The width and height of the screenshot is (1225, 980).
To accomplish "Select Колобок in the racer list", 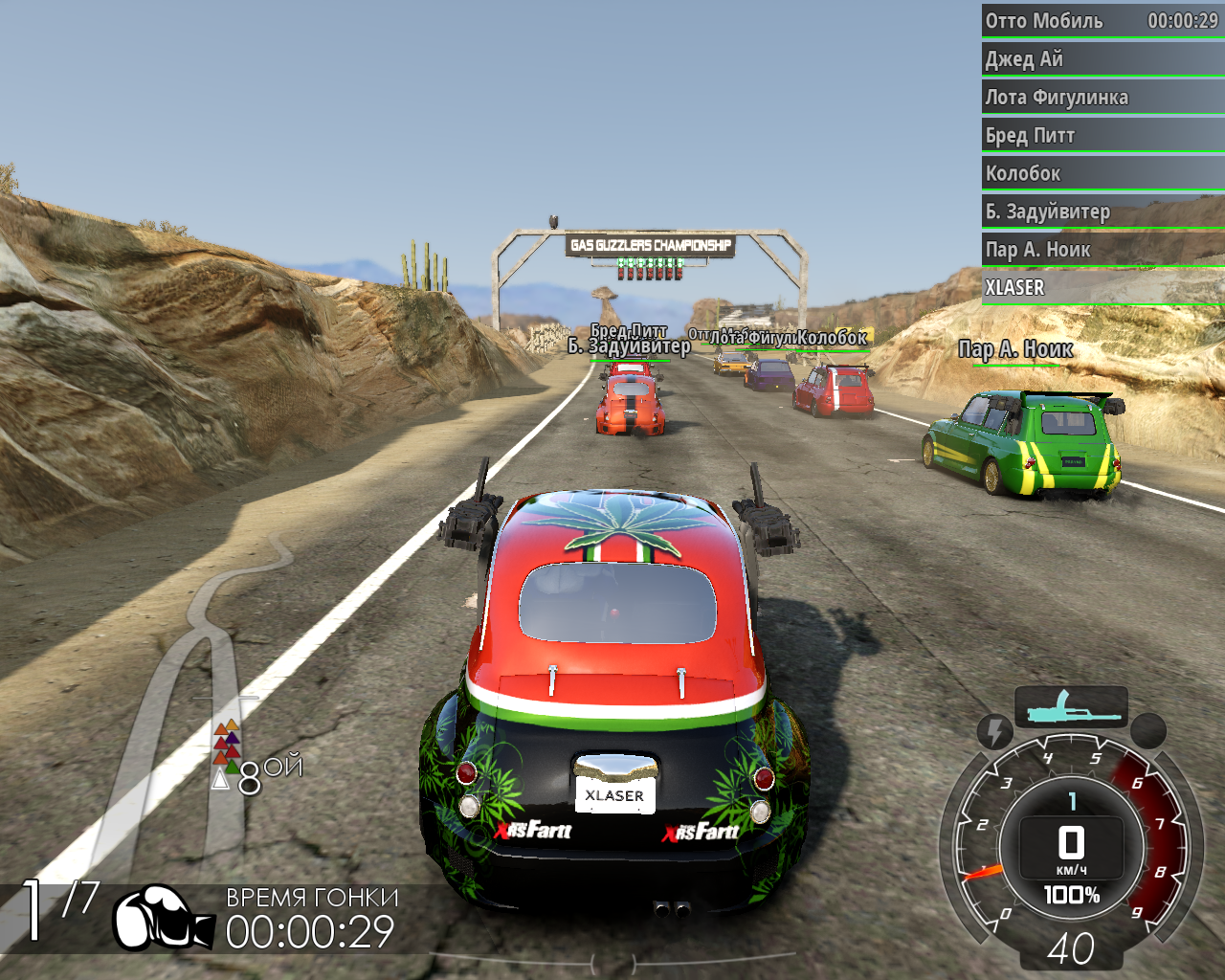I will [x=1102, y=174].
